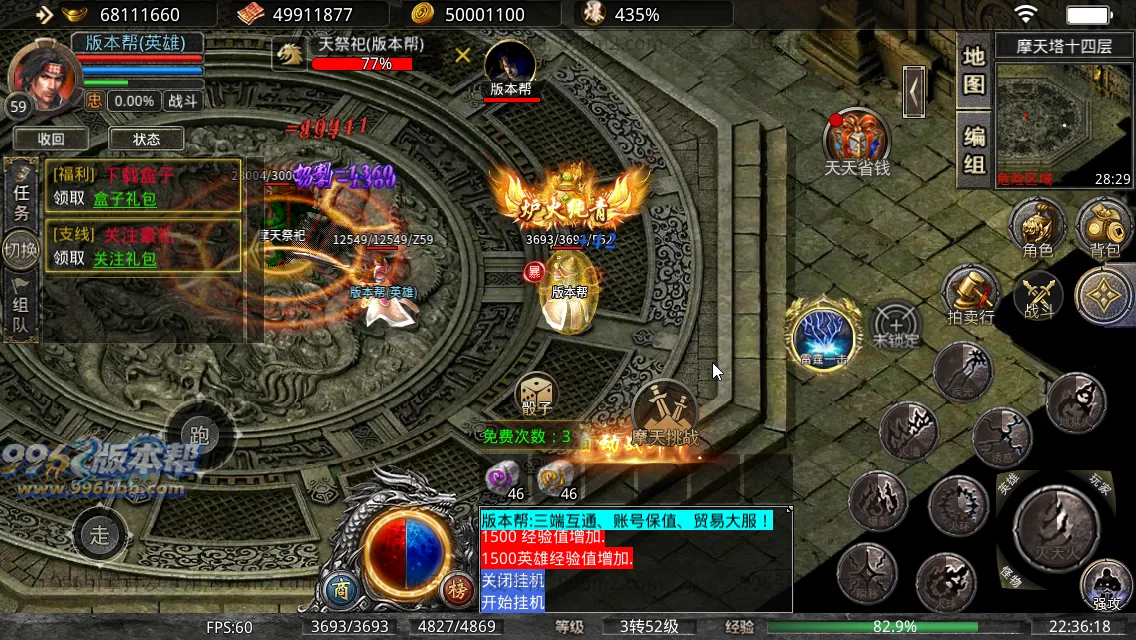The height and width of the screenshot is (640, 1136).
Task: Open the 编组 group tab
Action: (x=974, y=149)
